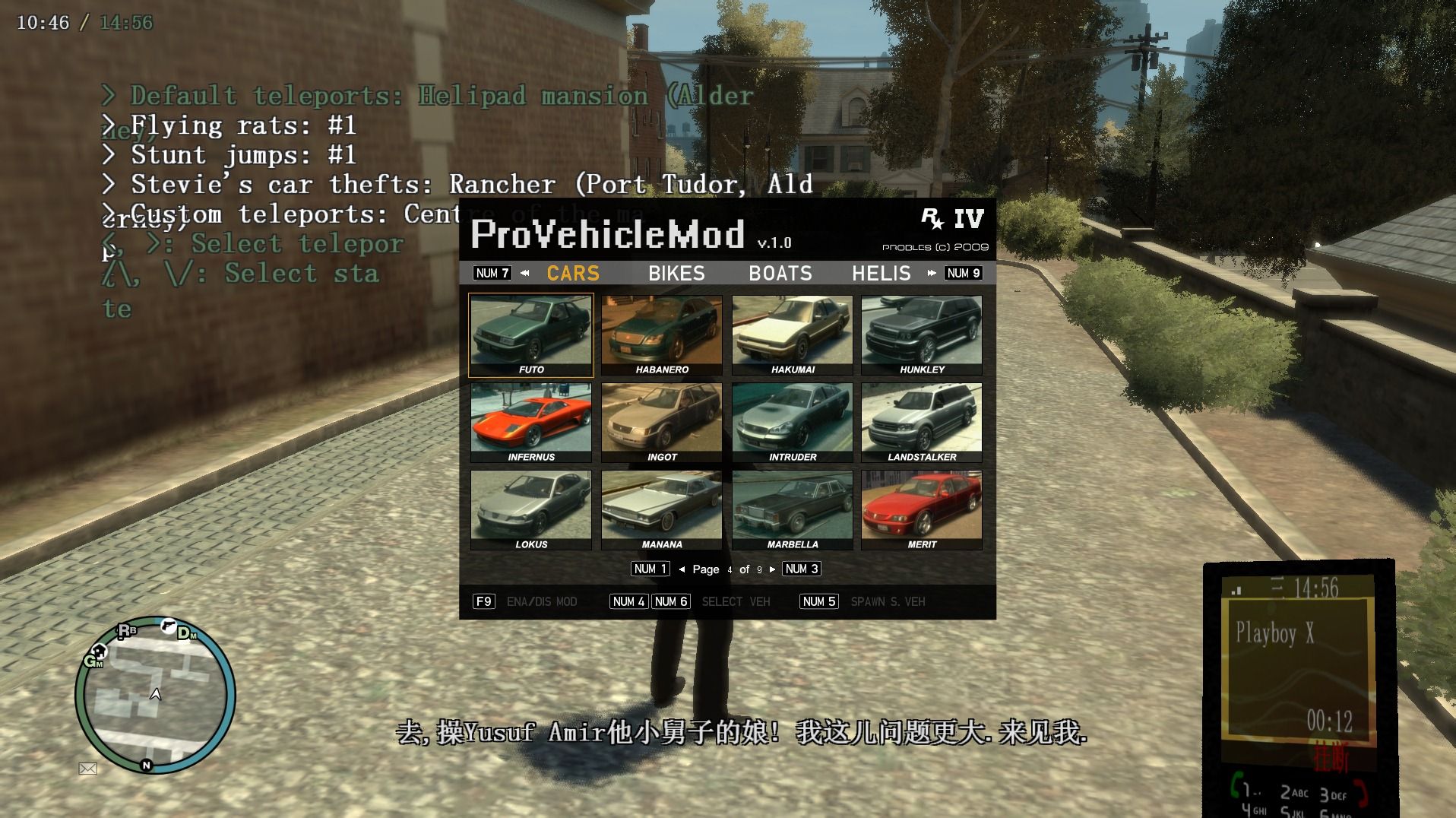1456x818 pixels.
Task: Choose the INFERNUS sports car
Action: click(x=530, y=420)
